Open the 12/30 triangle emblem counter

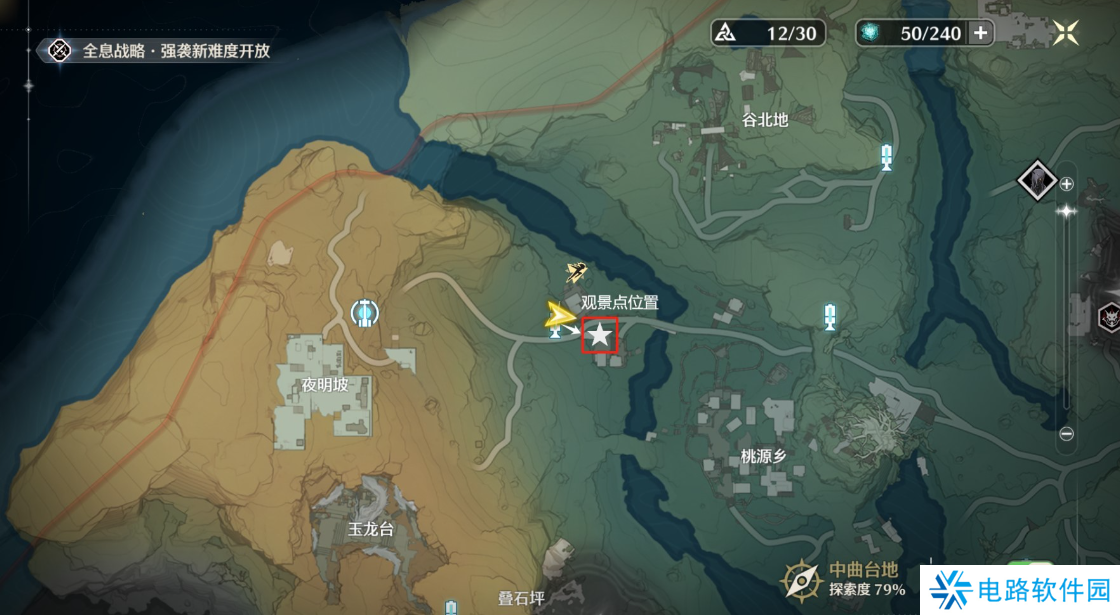(x=766, y=33)
